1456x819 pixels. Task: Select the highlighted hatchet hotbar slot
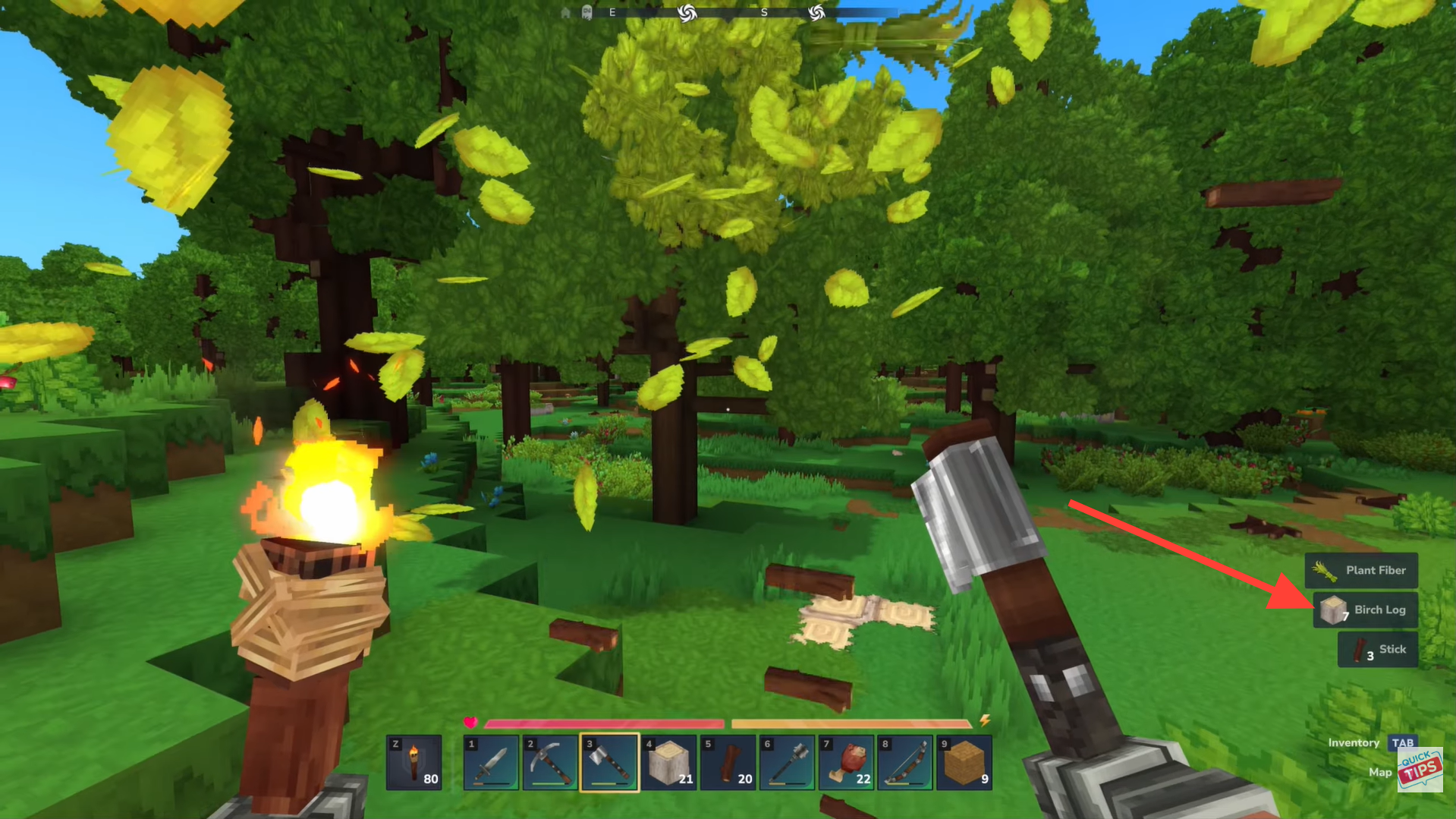pos(609,763)
